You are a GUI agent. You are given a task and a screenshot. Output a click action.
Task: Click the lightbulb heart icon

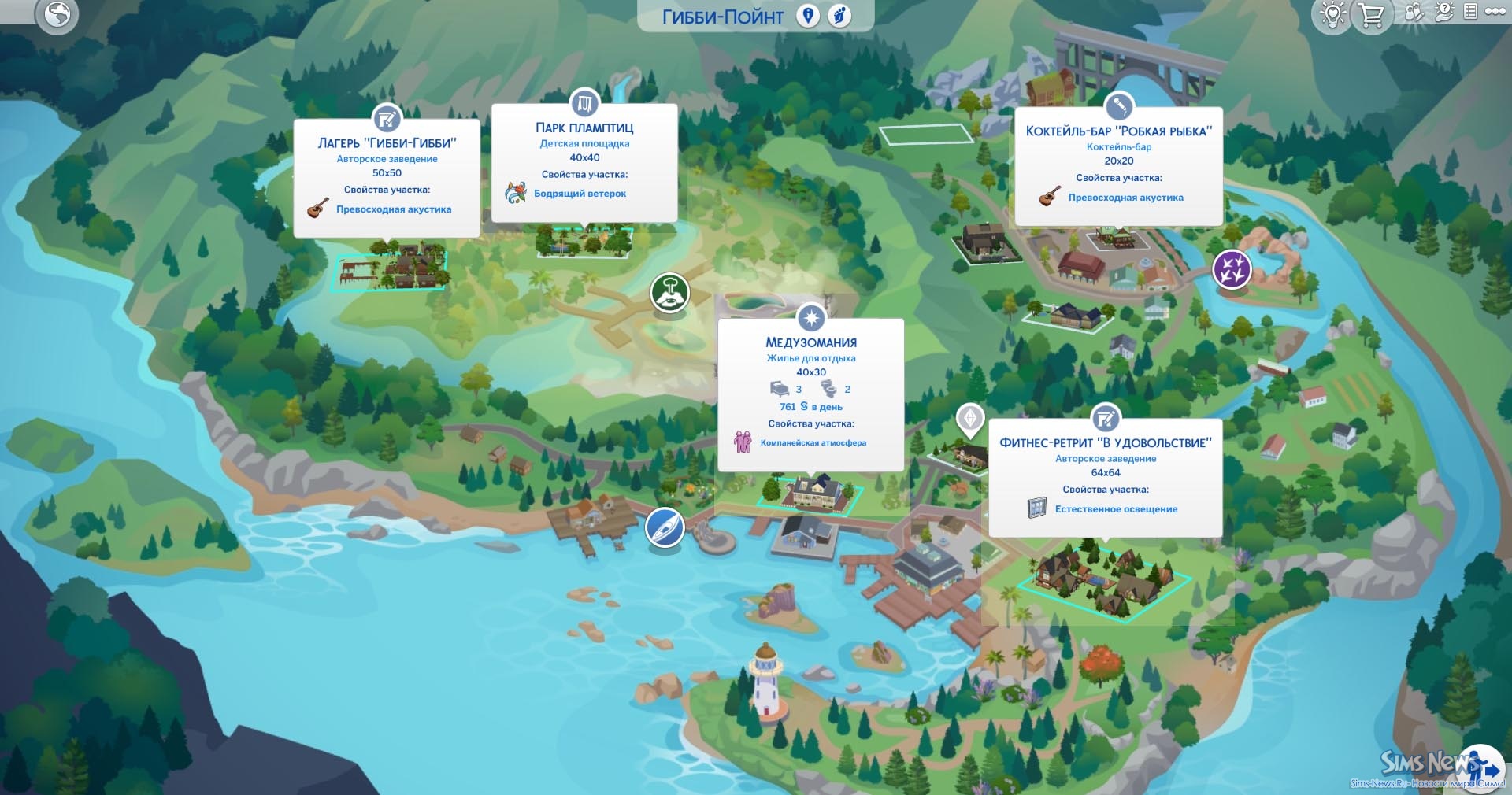[1332, 14]
